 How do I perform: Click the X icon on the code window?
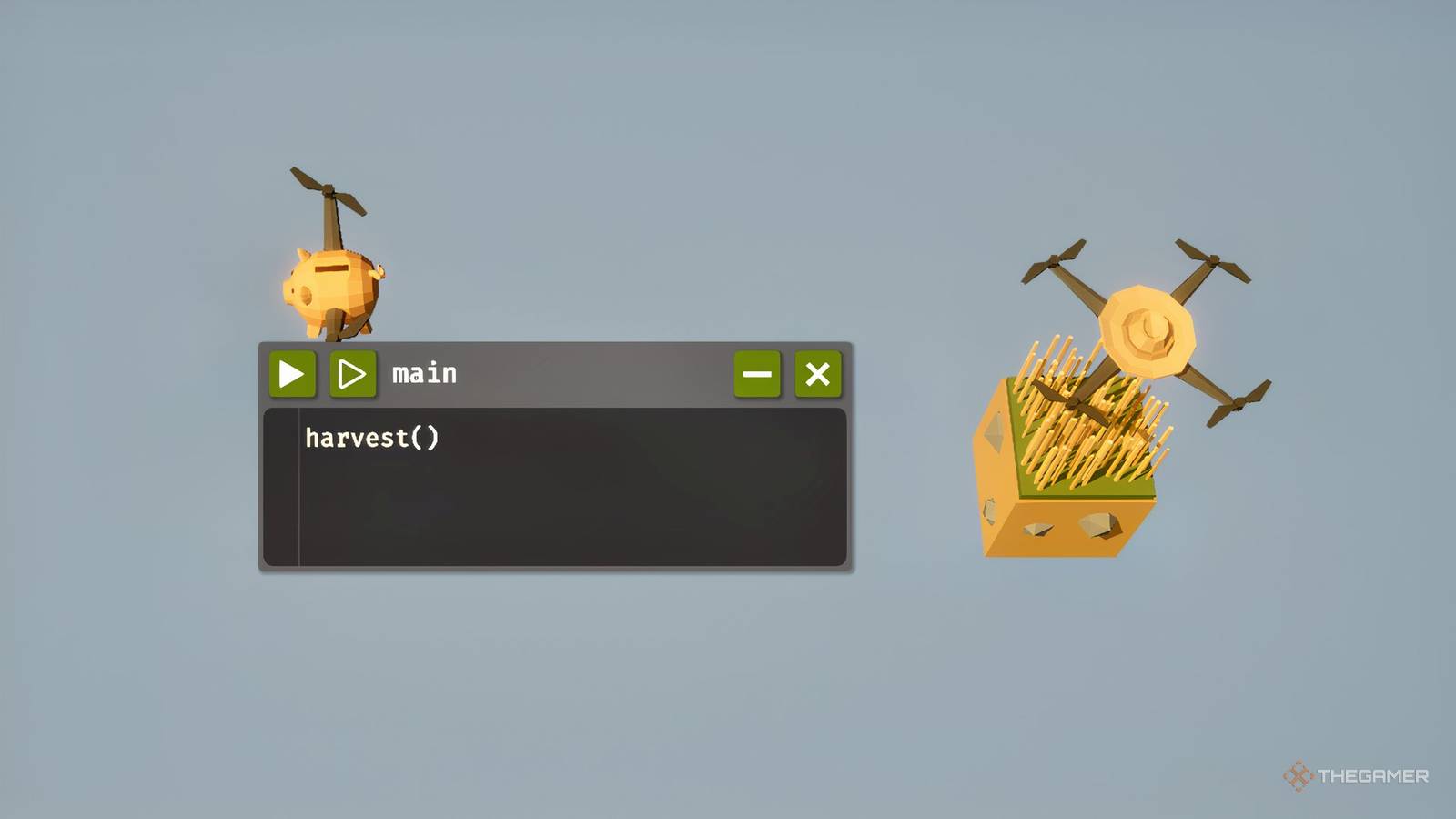tap(816, 372)
